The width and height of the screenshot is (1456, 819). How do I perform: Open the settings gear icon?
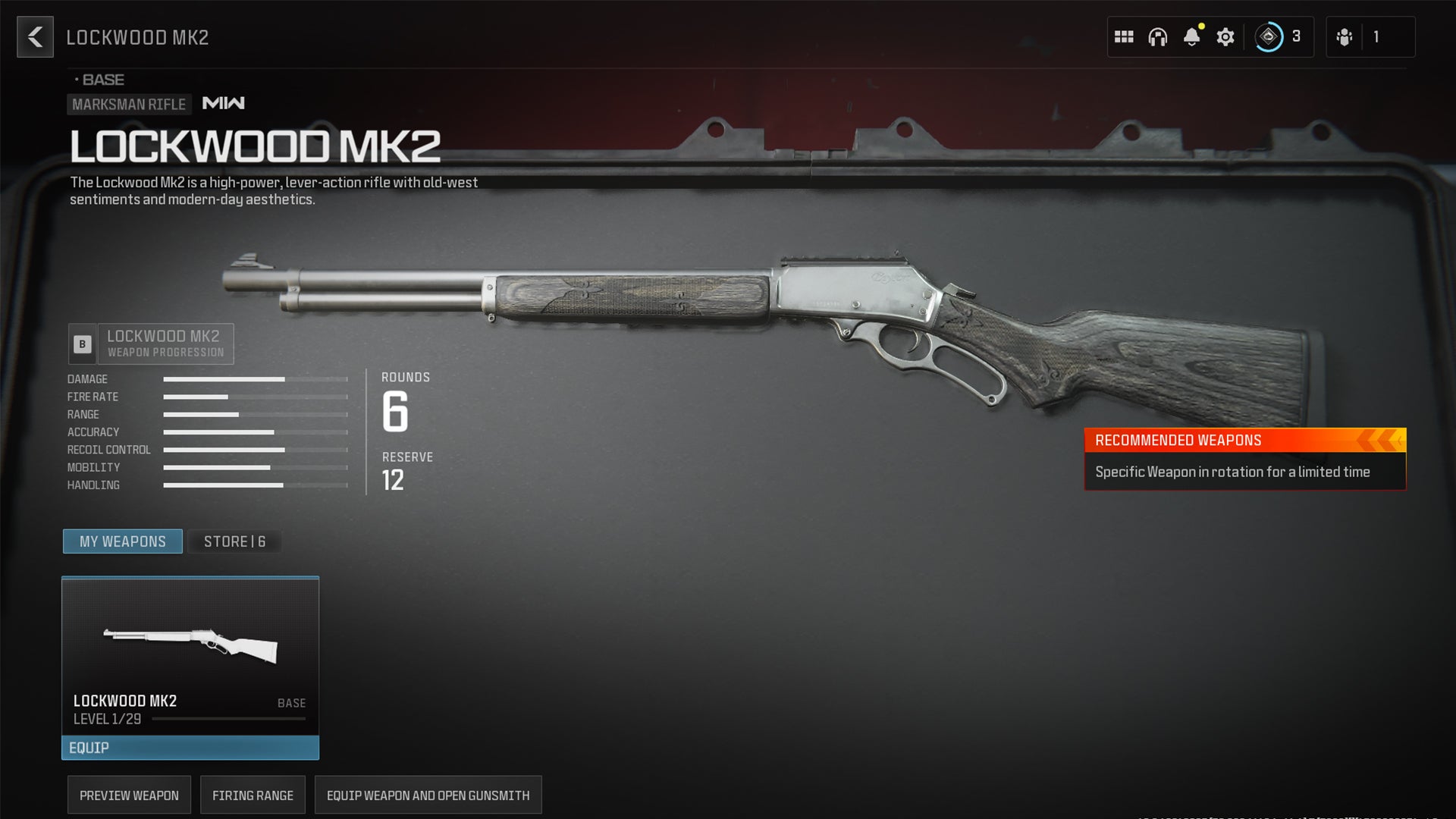1225,36
